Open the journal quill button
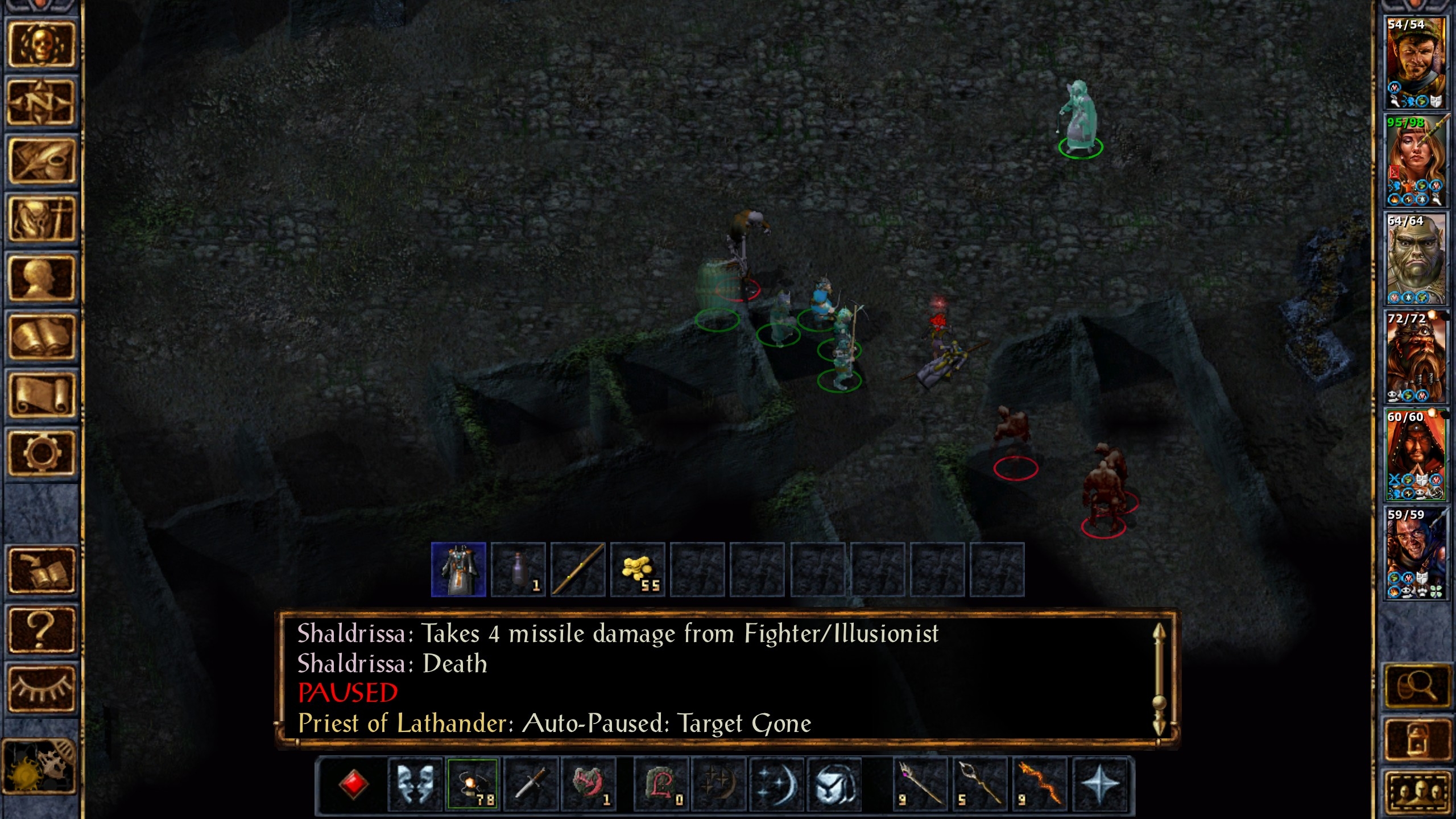The image size is (1456, 819). [x=40, y=161]
